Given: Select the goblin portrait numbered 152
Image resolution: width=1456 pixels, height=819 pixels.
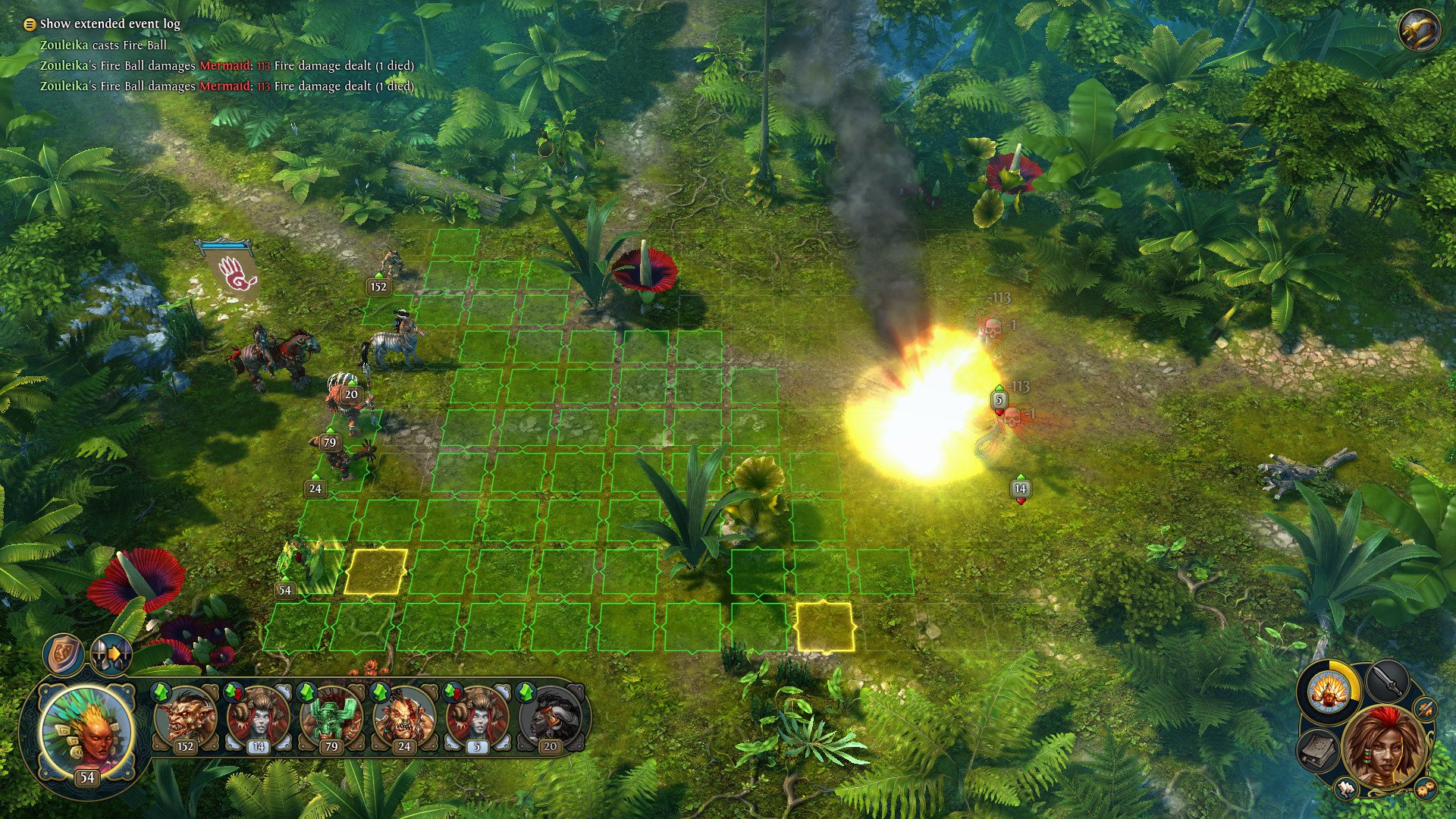Looking at the screenshot, I should click(184, 717).
